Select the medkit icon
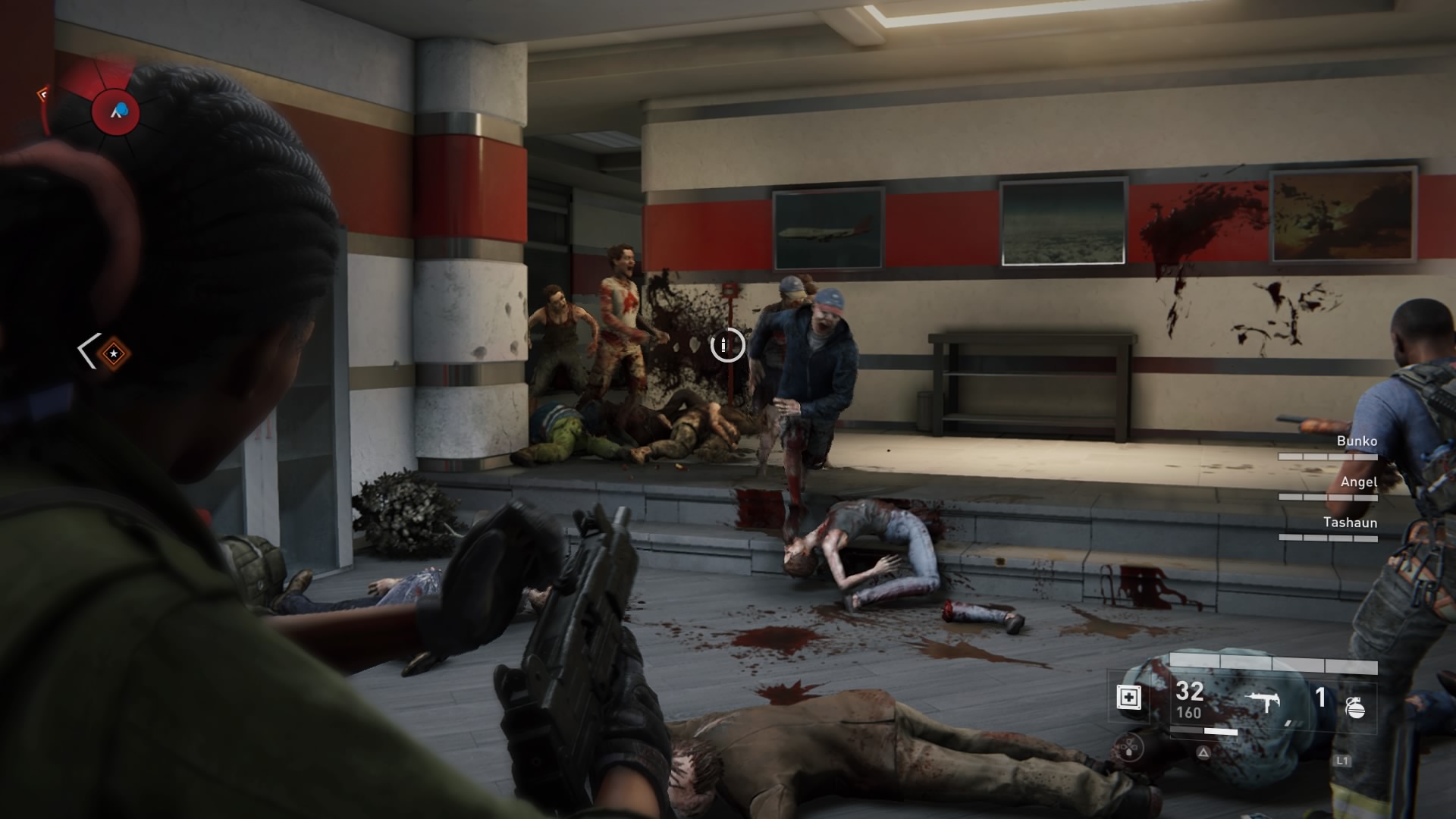This screenshot has height=819, width=1456. [1129, 697]
